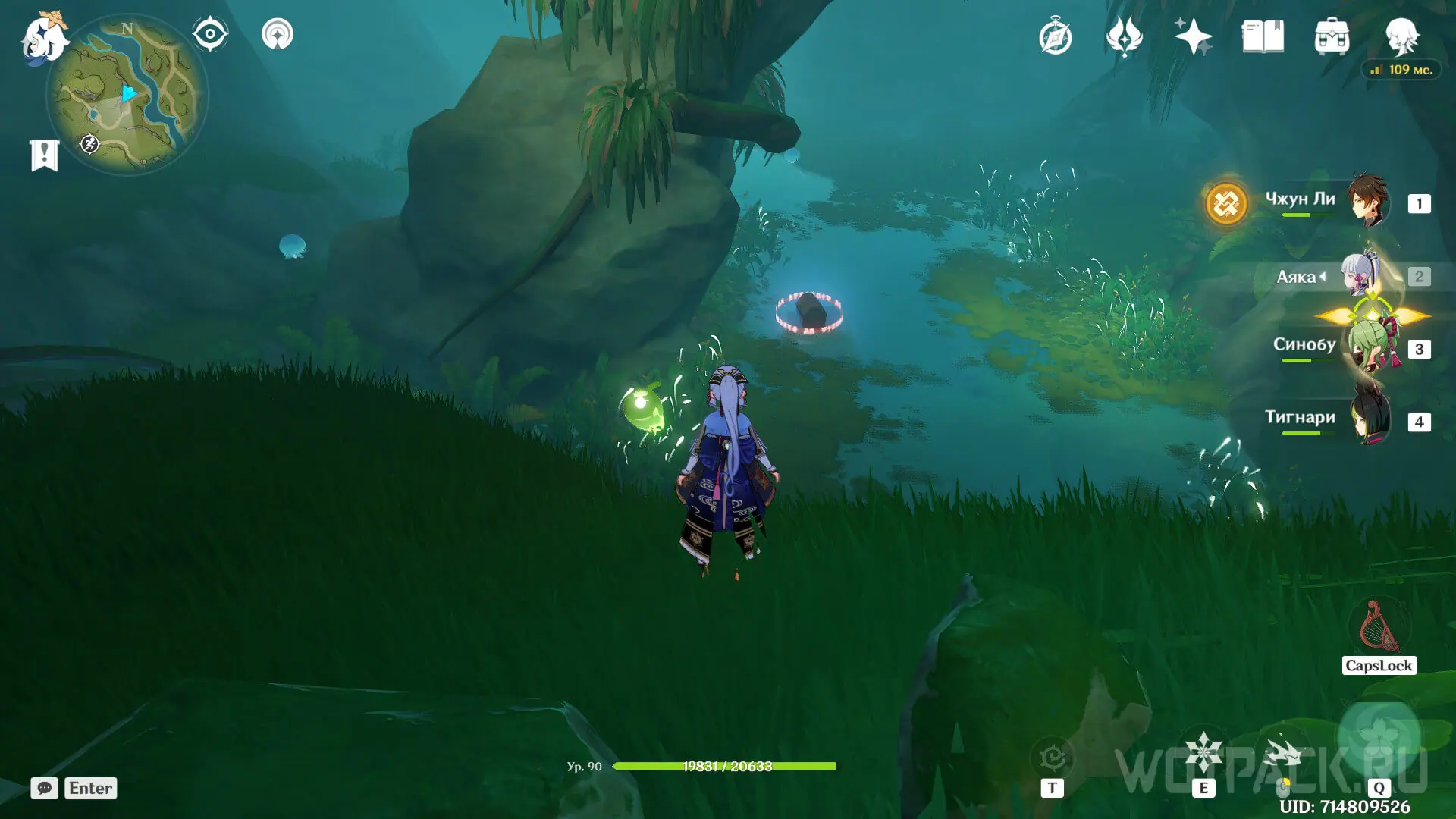Activate the Elemental Burst button
Screen dimensions: 1456x819
pos(1378,736)
